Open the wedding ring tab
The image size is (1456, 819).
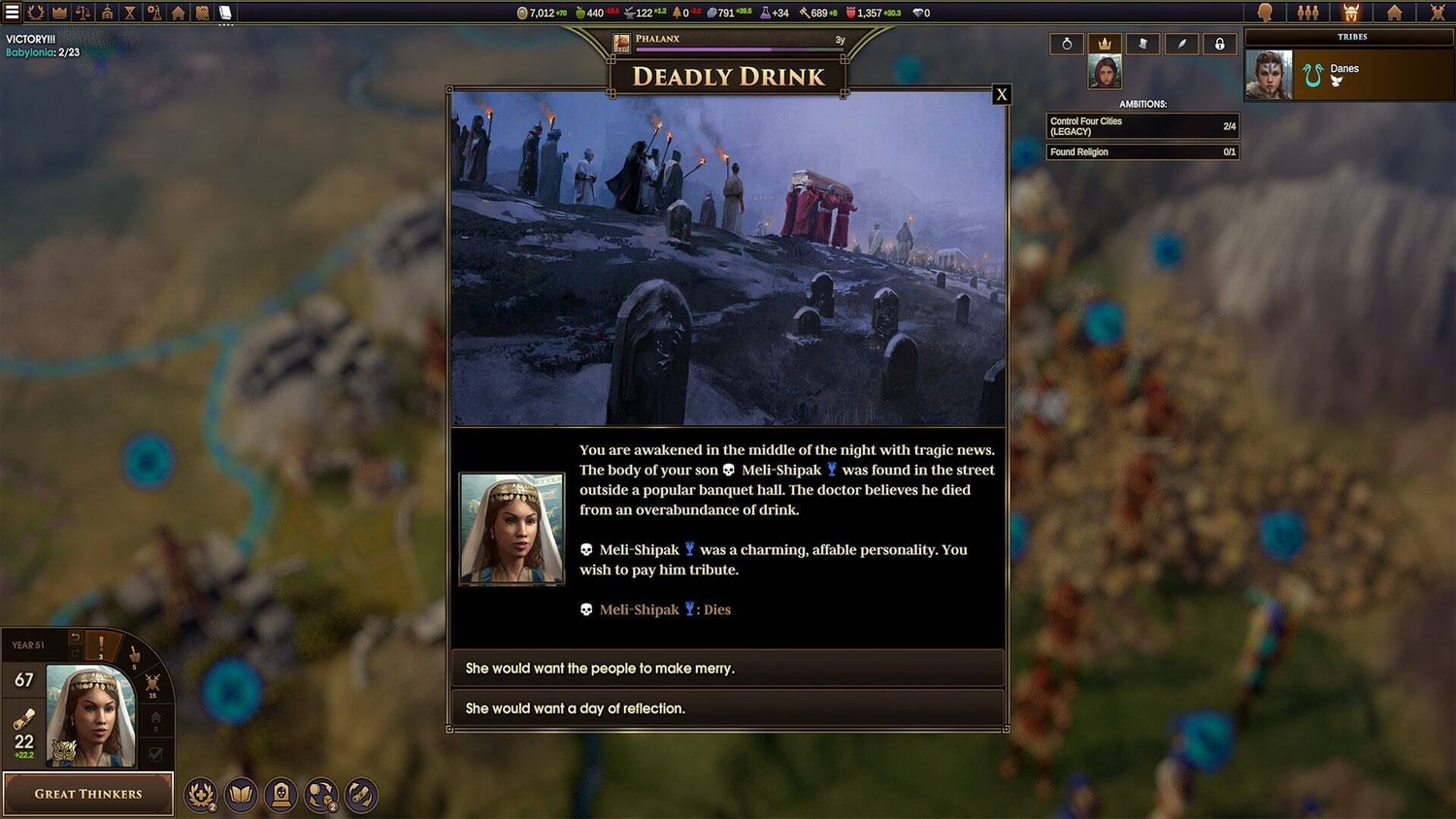(x=1067, y=44)
